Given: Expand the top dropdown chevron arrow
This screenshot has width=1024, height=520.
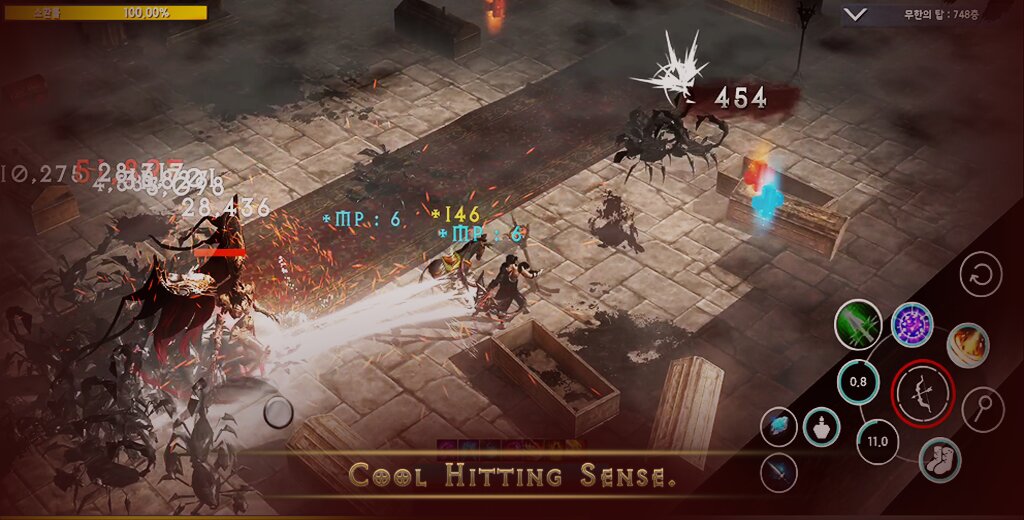Looking at the screenshot, I should tap(854, 14).
